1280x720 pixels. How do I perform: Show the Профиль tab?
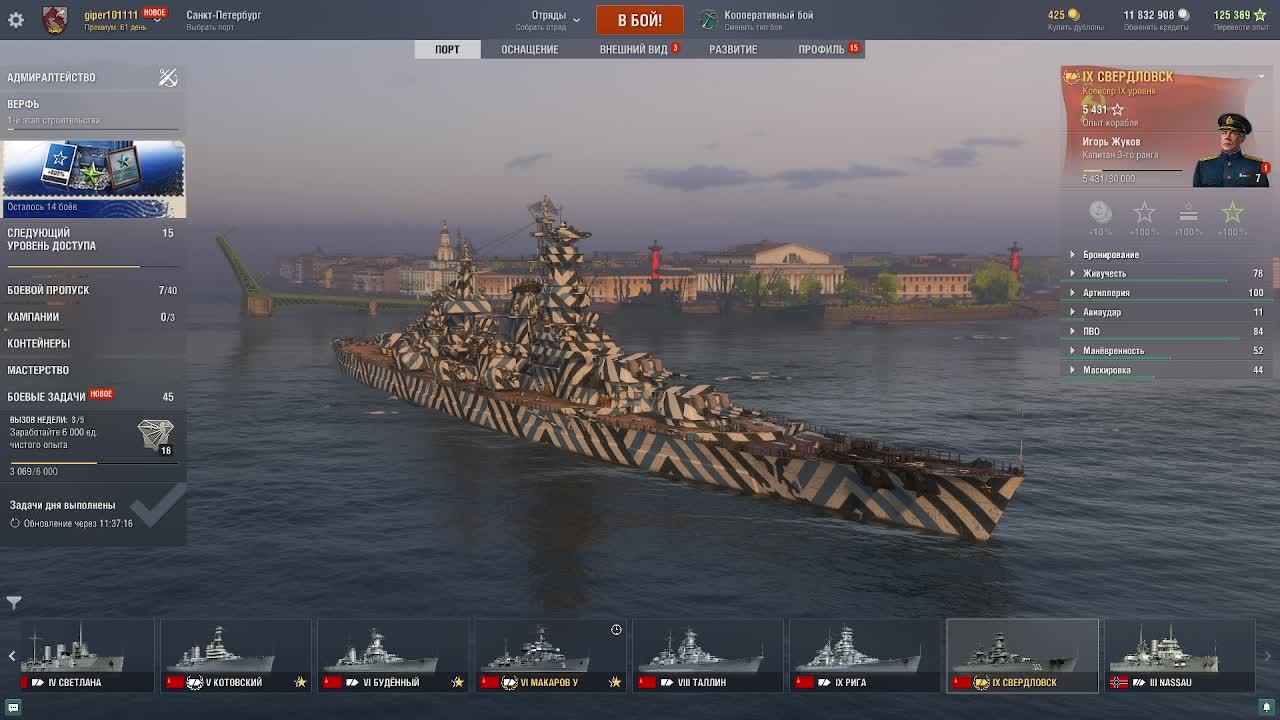point(821,49)
